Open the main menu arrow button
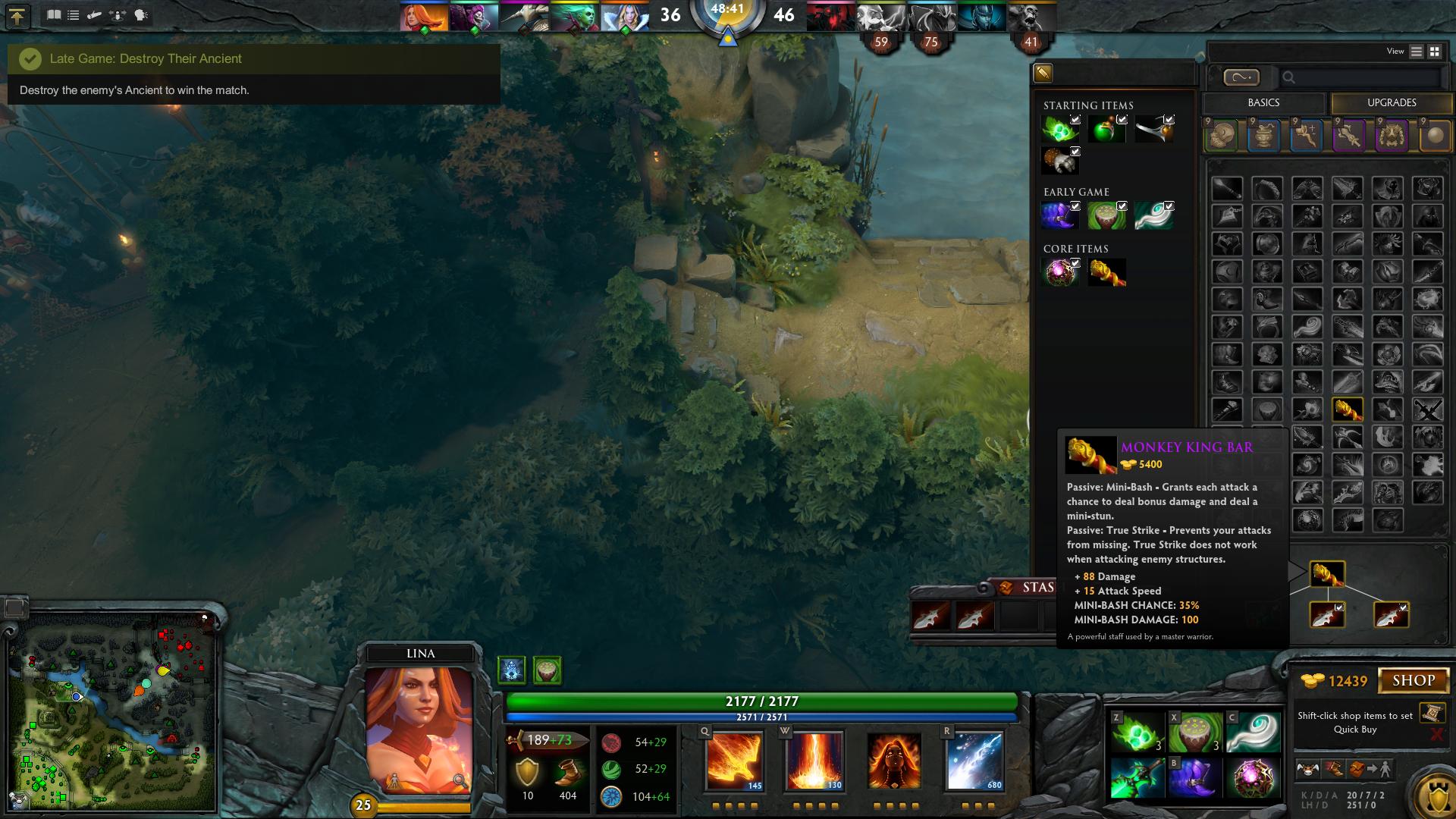Screen dimensions: 1456x819 click(17, 16)
